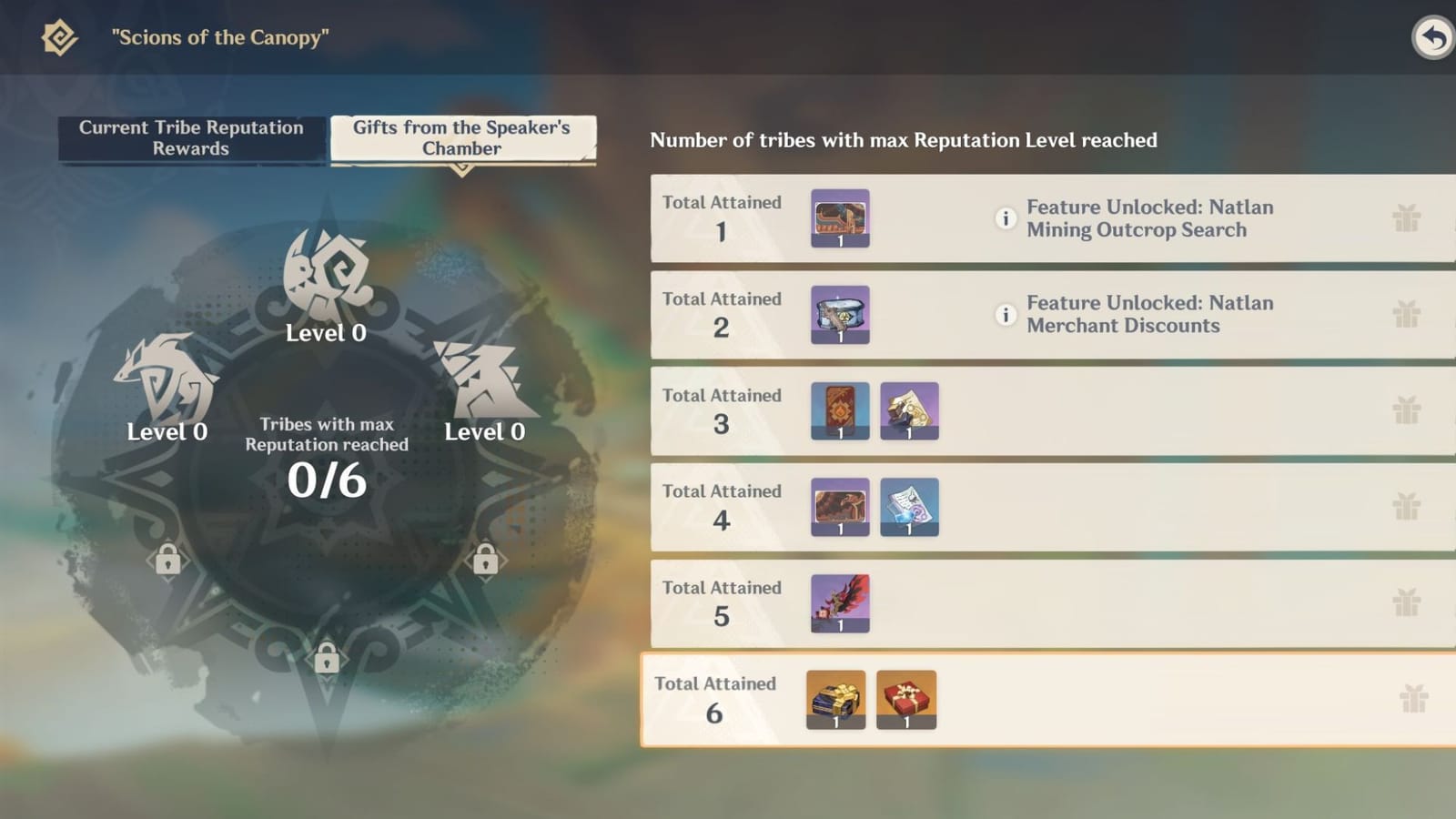Image resolution: width=1456 pixels, height=819 pixels.
Task: Click the red card pack icon in row three
Action: (x=839, y=411)
